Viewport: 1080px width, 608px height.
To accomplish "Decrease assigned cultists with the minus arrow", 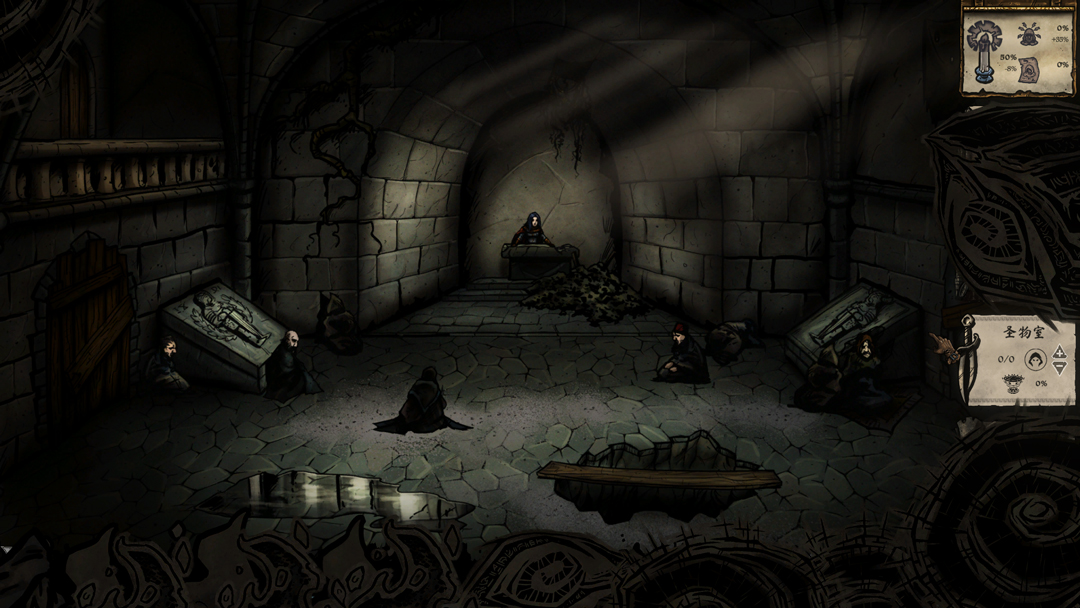I will pos(1060,367).
